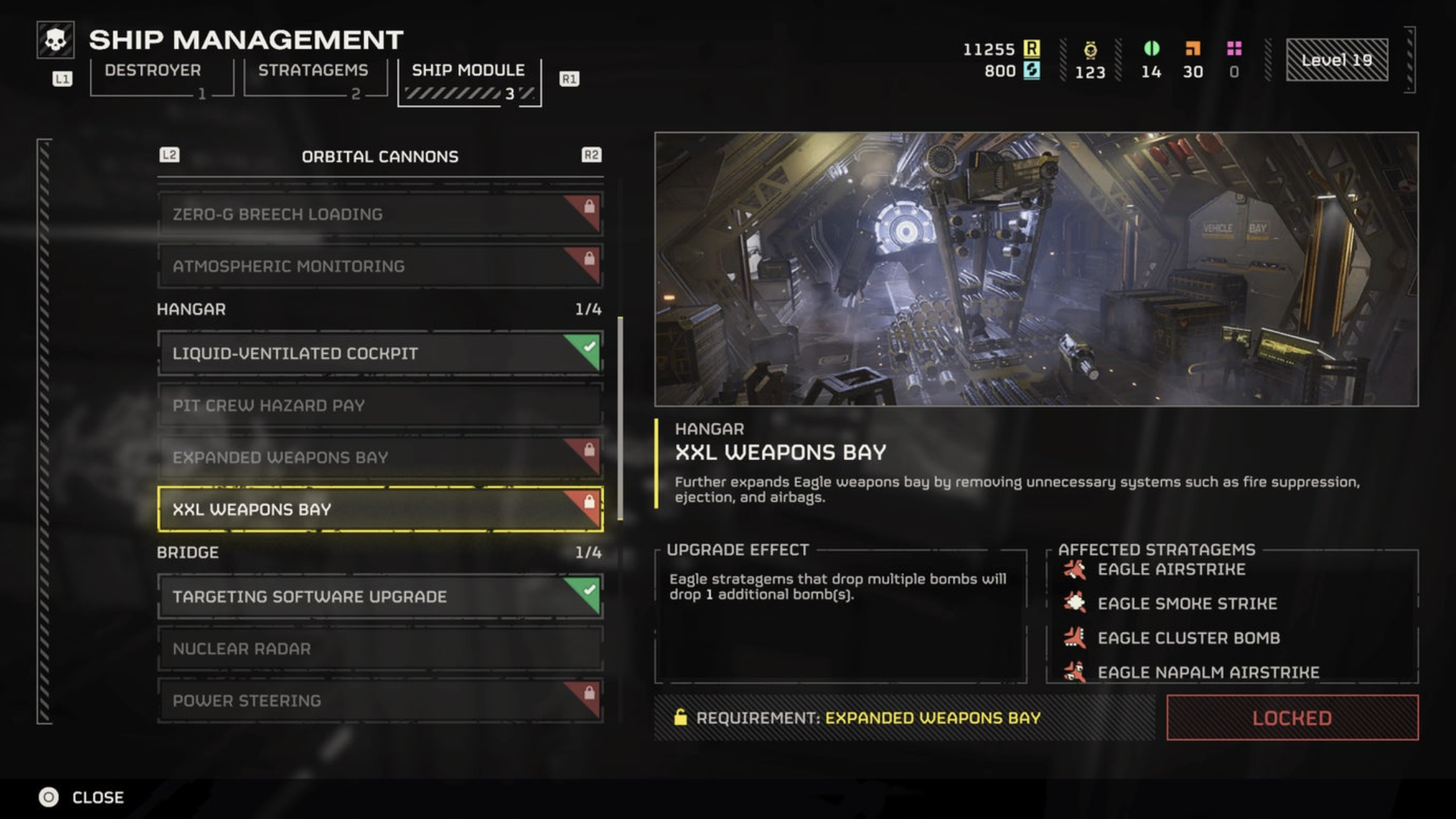Select the Ship Module tab
Screen dimensions: 1456x819
(468, 70)
